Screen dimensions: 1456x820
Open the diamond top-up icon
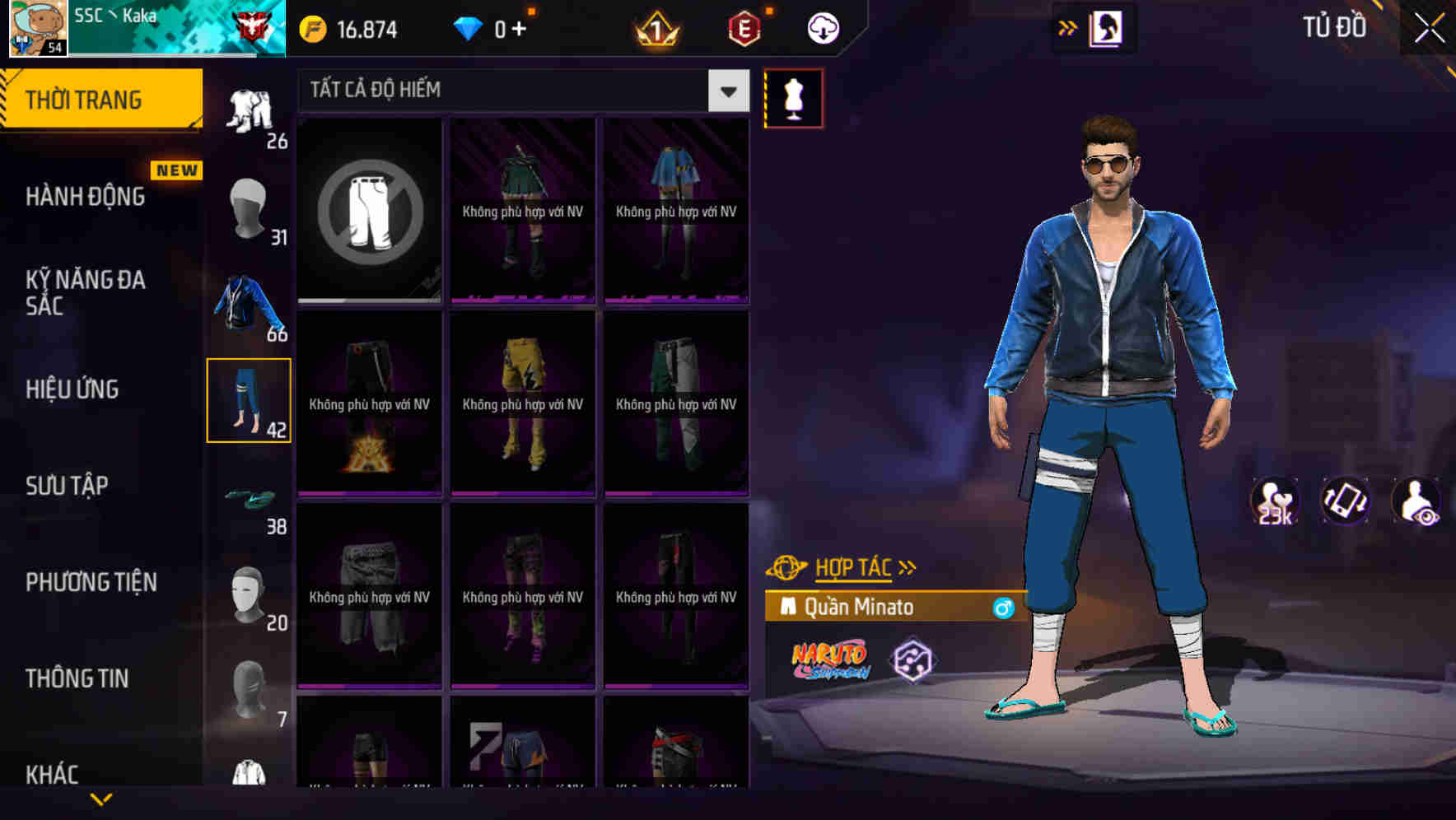(x=468, y=27)
